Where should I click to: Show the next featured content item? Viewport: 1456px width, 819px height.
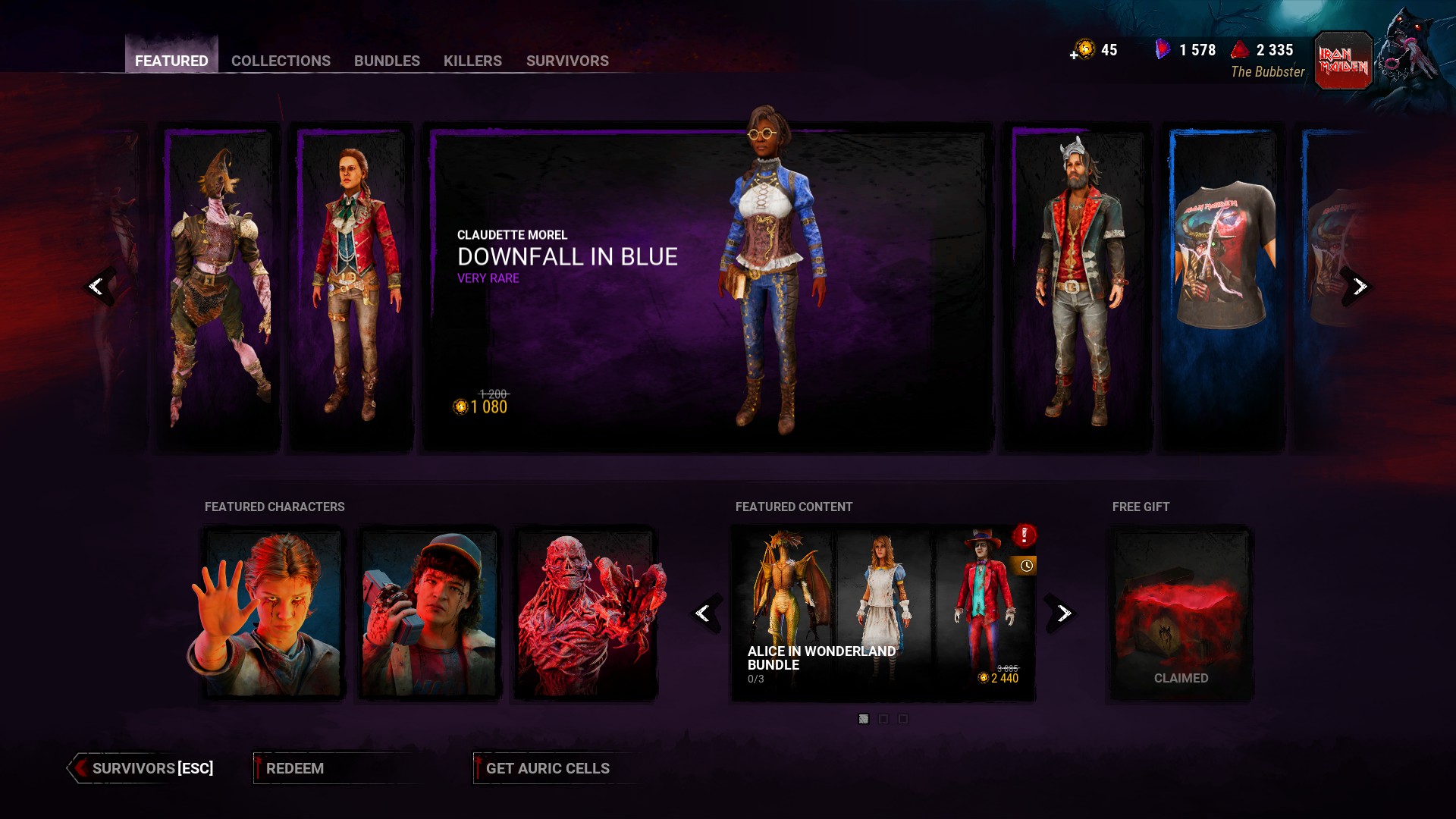click(1063, 613)
